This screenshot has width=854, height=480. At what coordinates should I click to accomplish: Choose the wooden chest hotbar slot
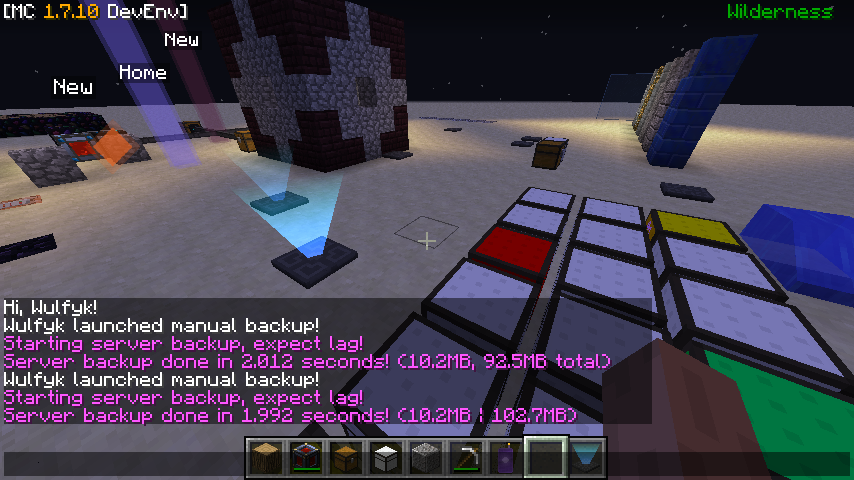point(346,458)
